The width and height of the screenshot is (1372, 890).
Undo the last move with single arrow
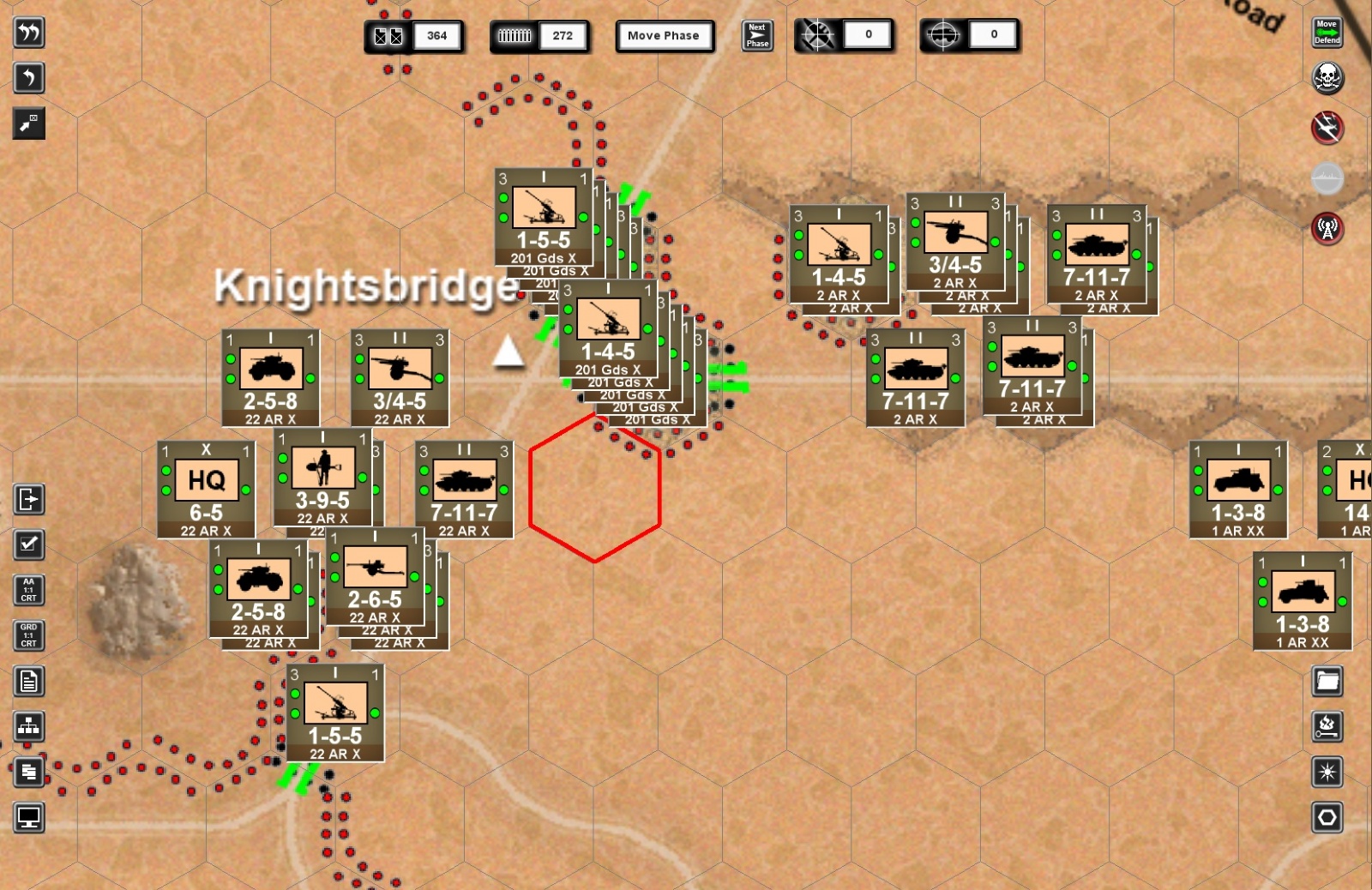click(29, 78)
